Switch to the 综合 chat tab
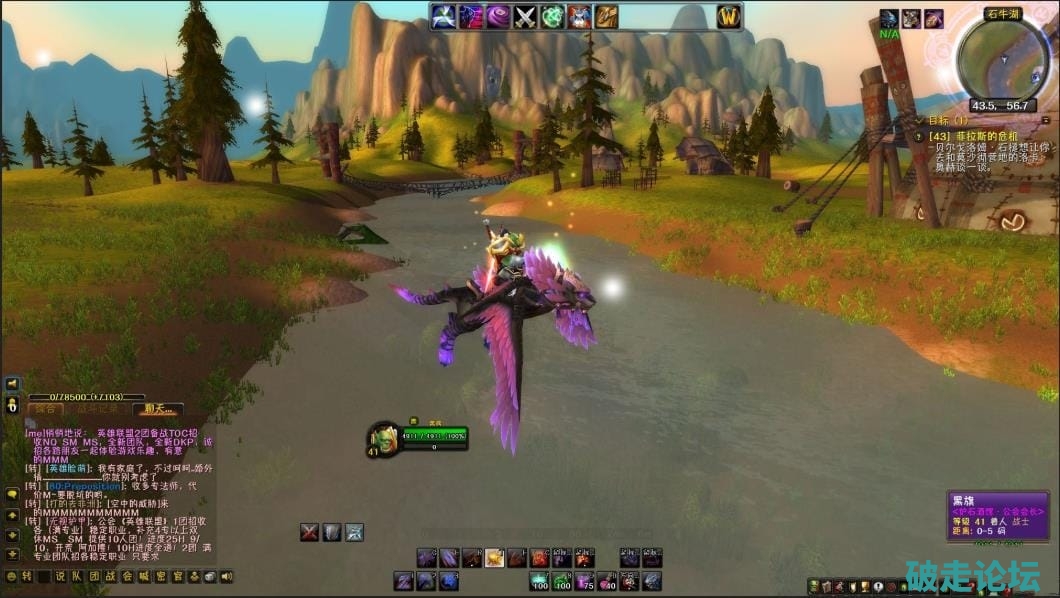 [45, 409]
